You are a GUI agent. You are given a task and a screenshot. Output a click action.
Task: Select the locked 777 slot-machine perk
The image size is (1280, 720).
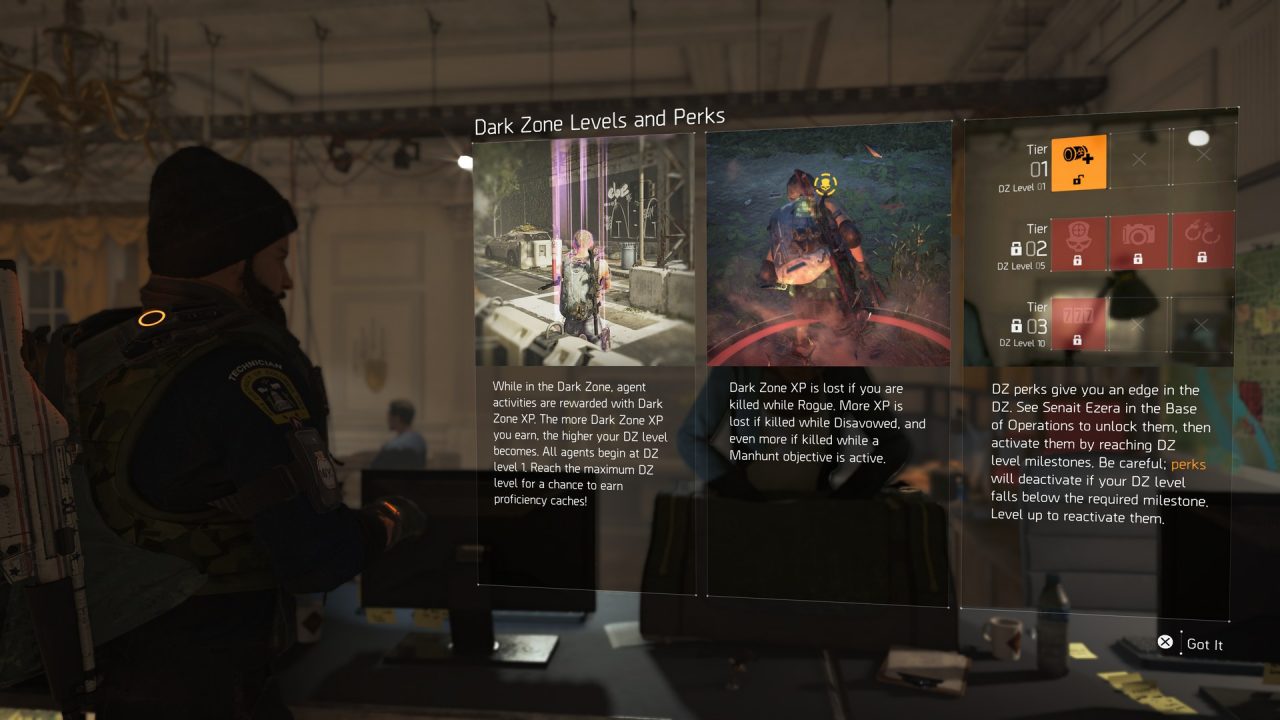1079,324
